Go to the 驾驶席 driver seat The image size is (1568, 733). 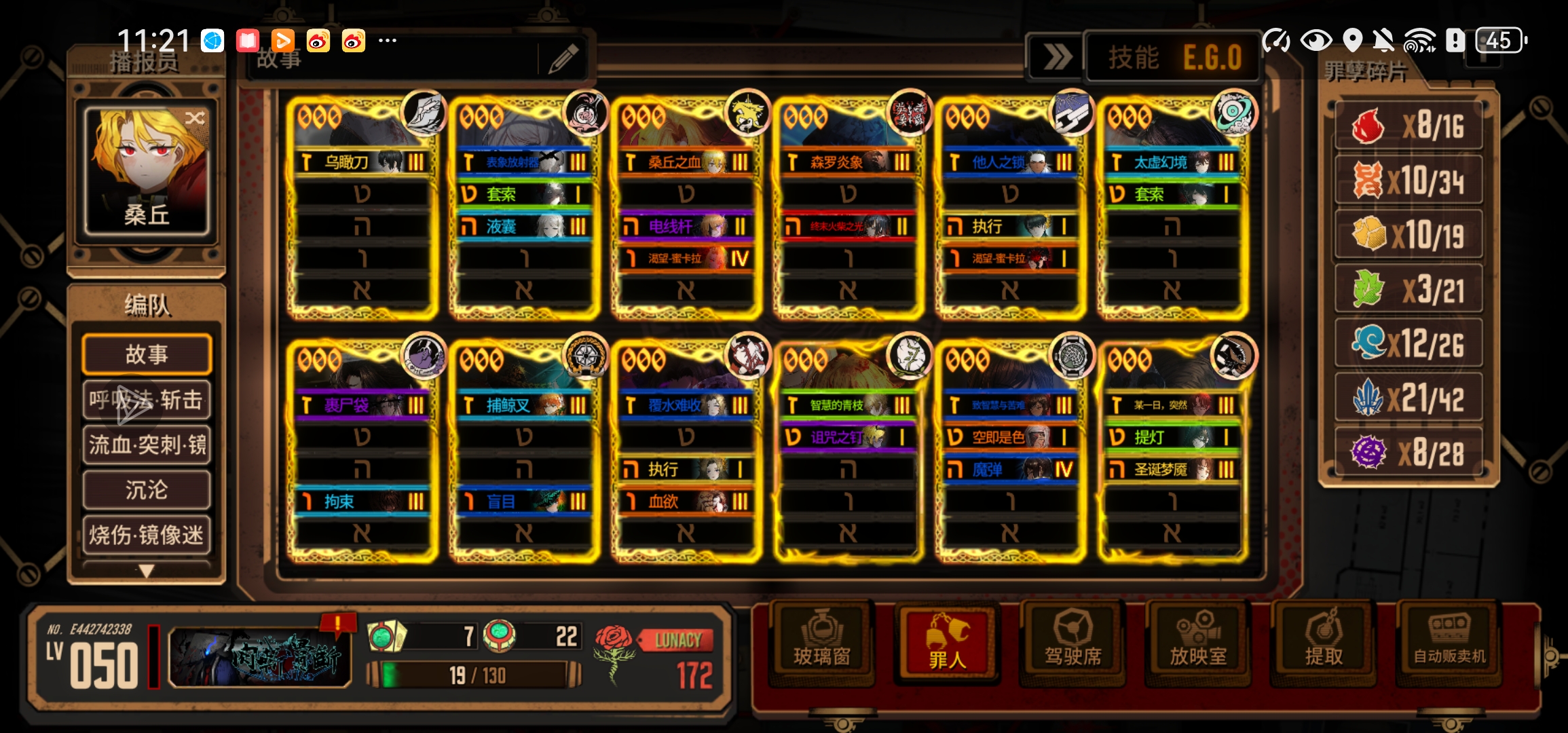(x=1072, y=642)
